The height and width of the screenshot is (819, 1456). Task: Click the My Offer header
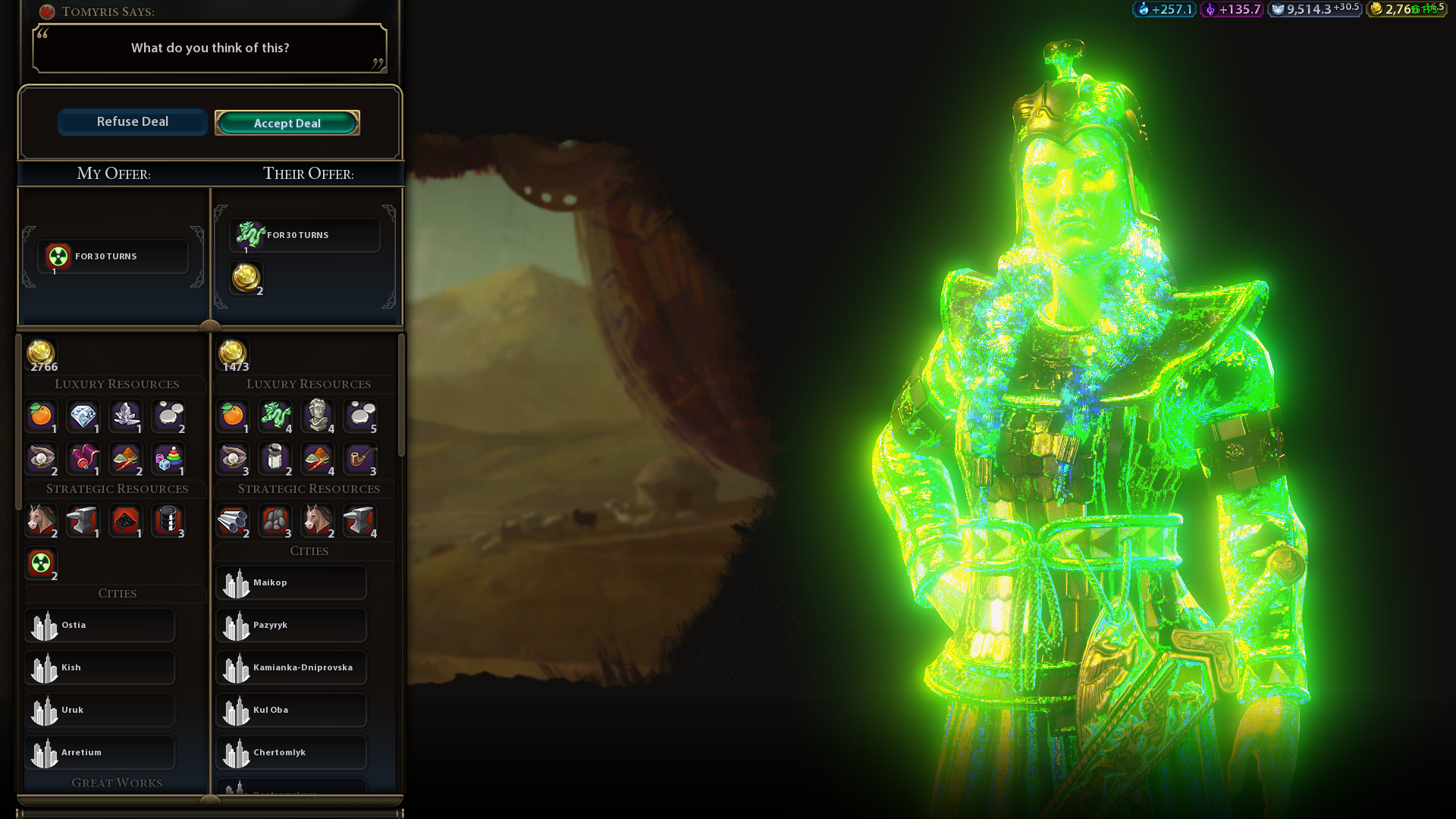point(114,174)
